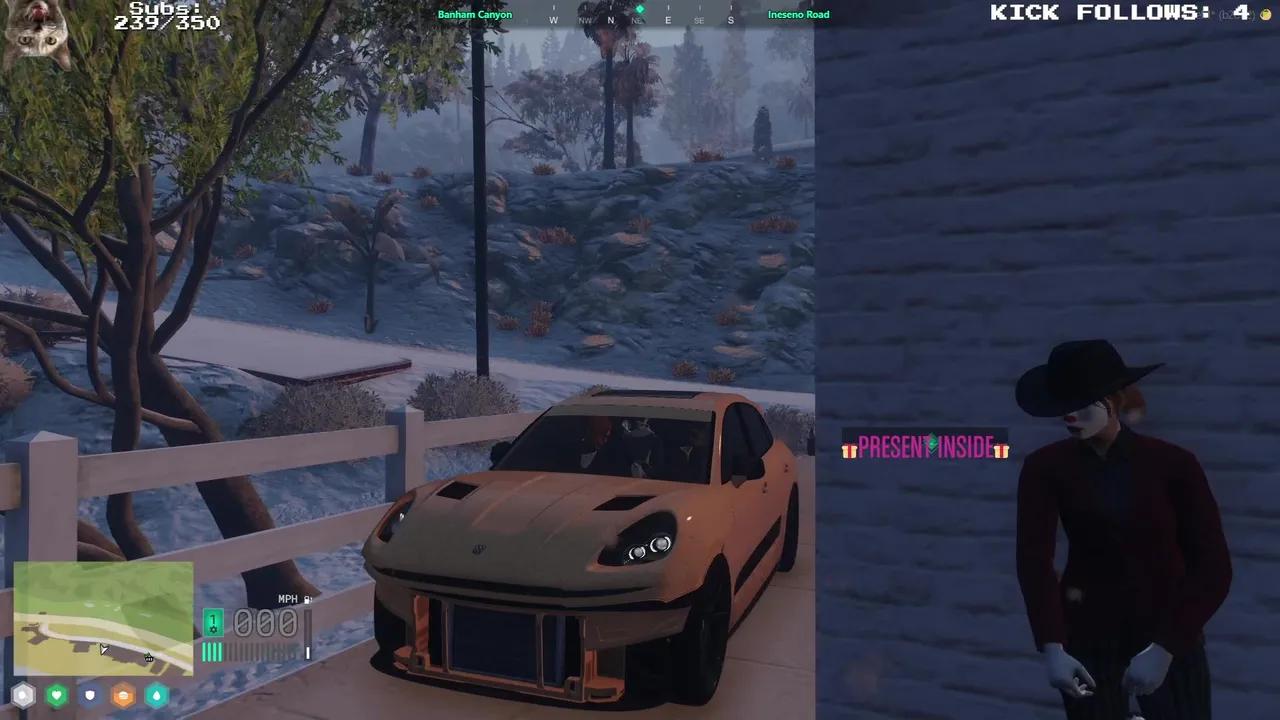Select the green health heart status icon
The image size is (1280, 720).
click(56, 695)
